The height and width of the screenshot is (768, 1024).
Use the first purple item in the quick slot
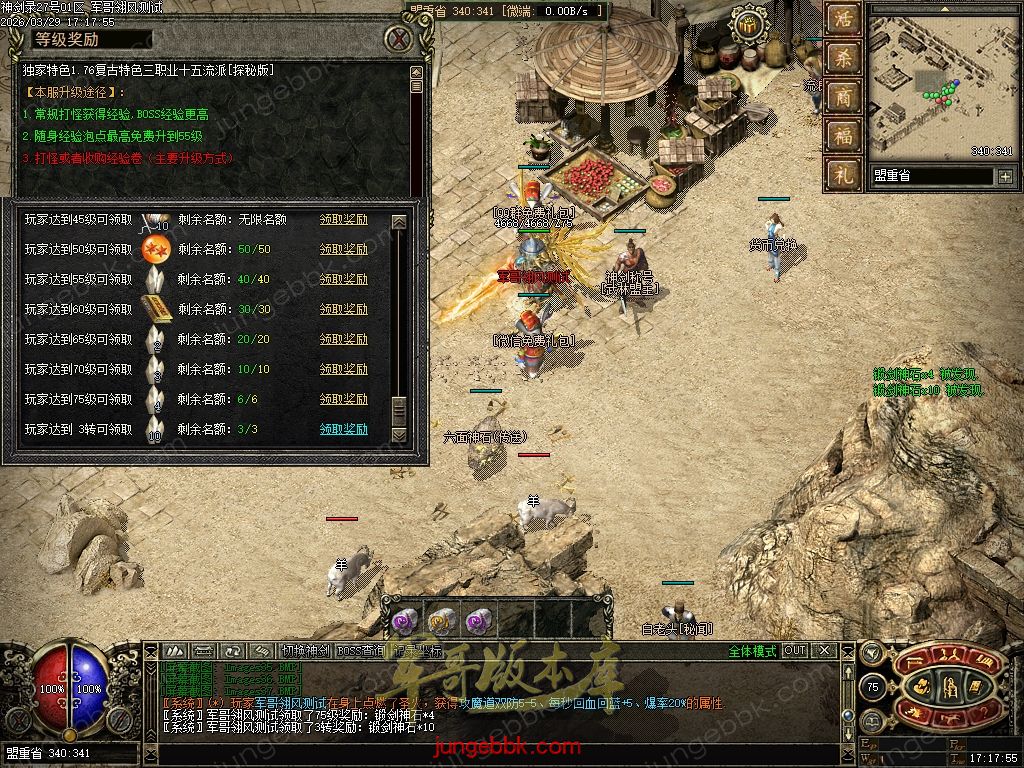(x=403, y=621)
